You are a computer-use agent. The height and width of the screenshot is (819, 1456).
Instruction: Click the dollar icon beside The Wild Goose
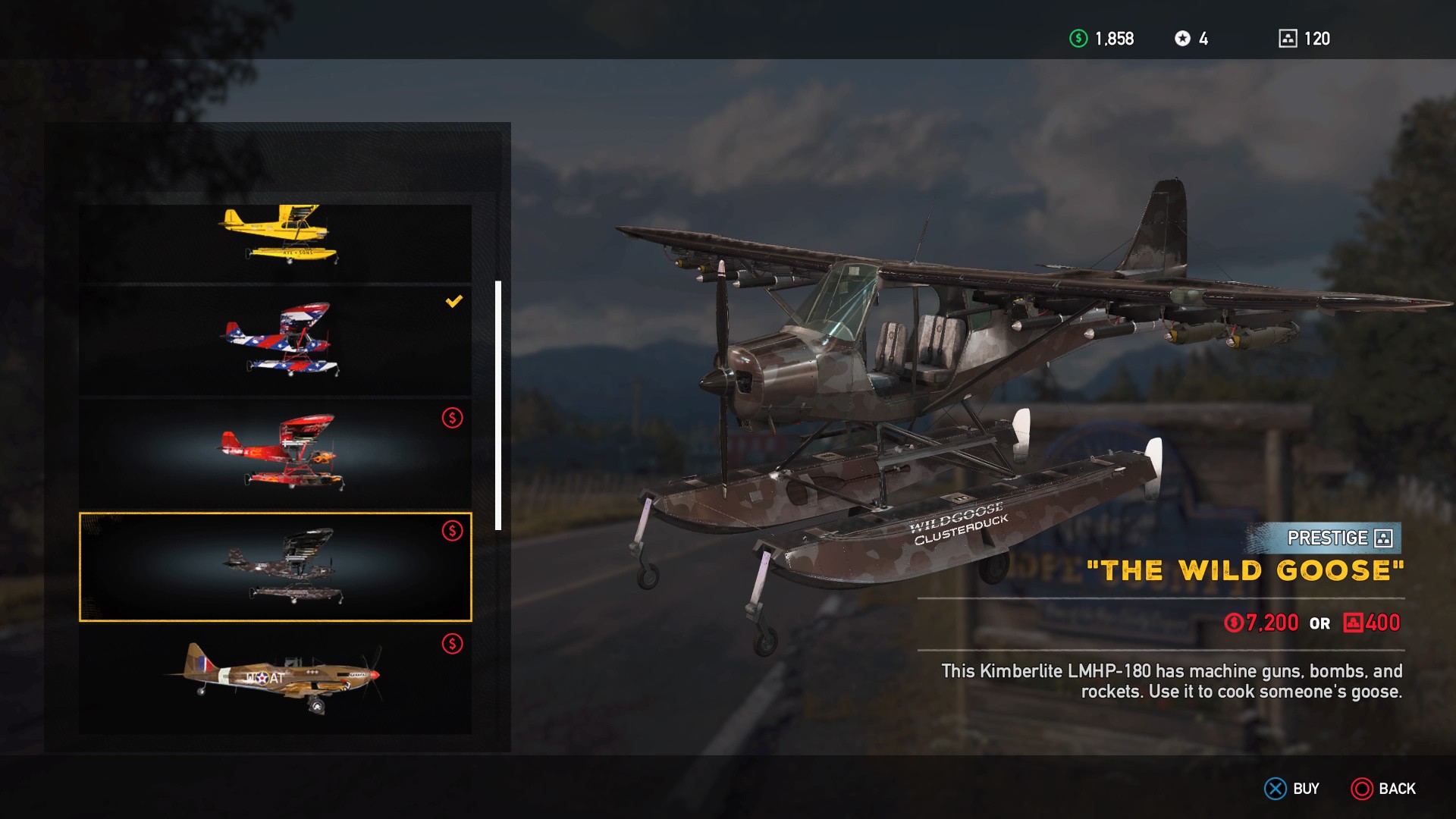click(453, 532)
